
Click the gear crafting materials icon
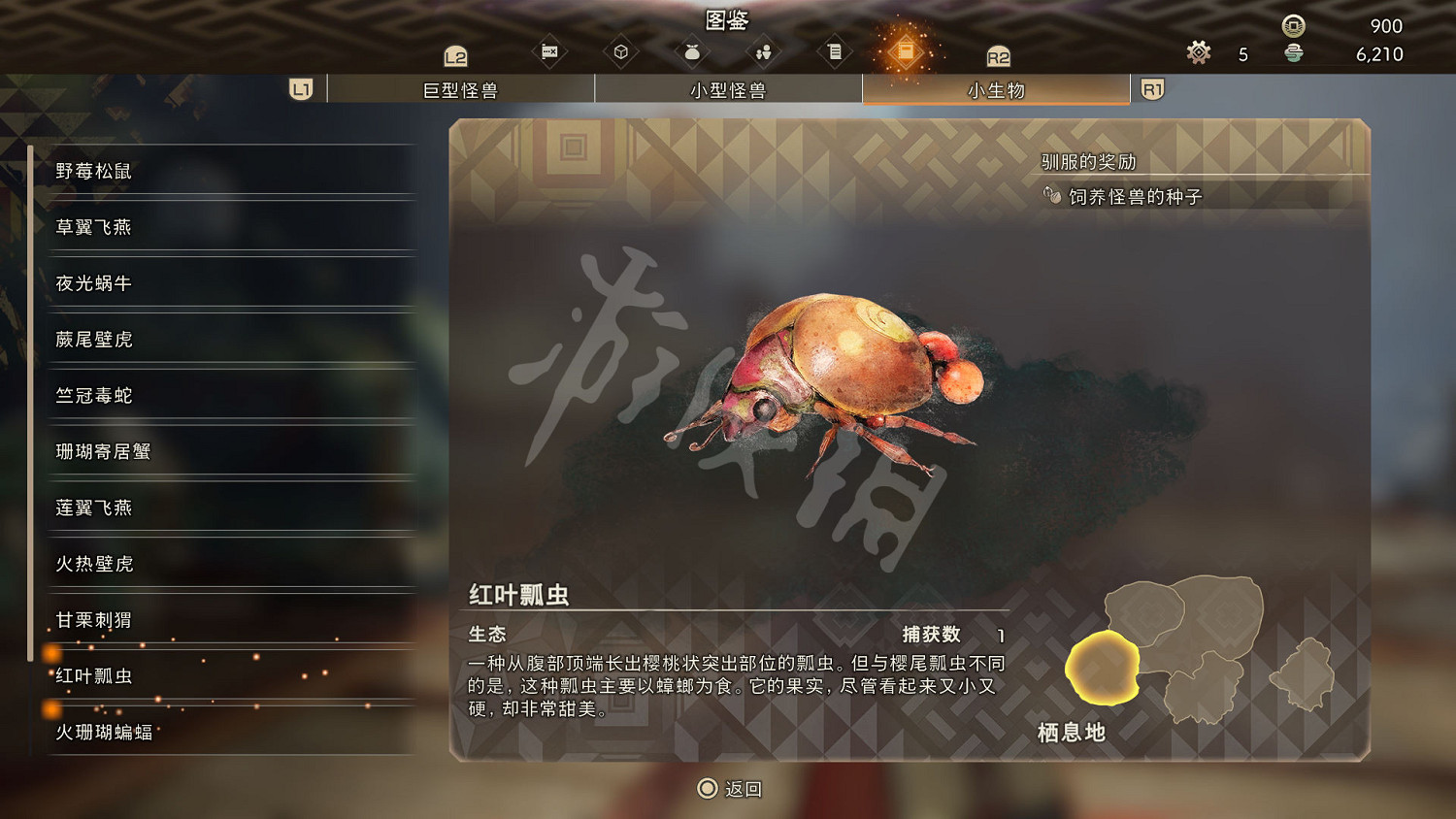click(x=1198, y=53)
